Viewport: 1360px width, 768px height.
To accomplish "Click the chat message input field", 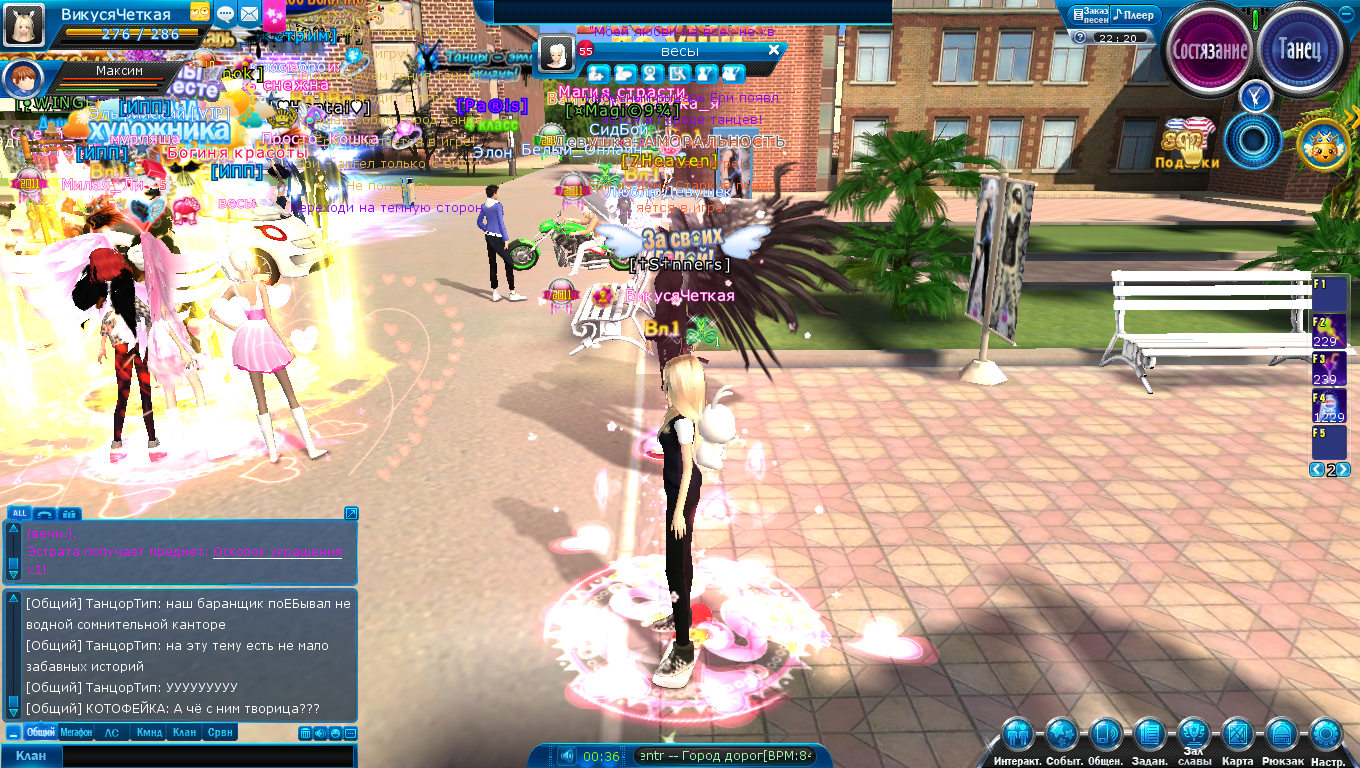I will [206, 756].
